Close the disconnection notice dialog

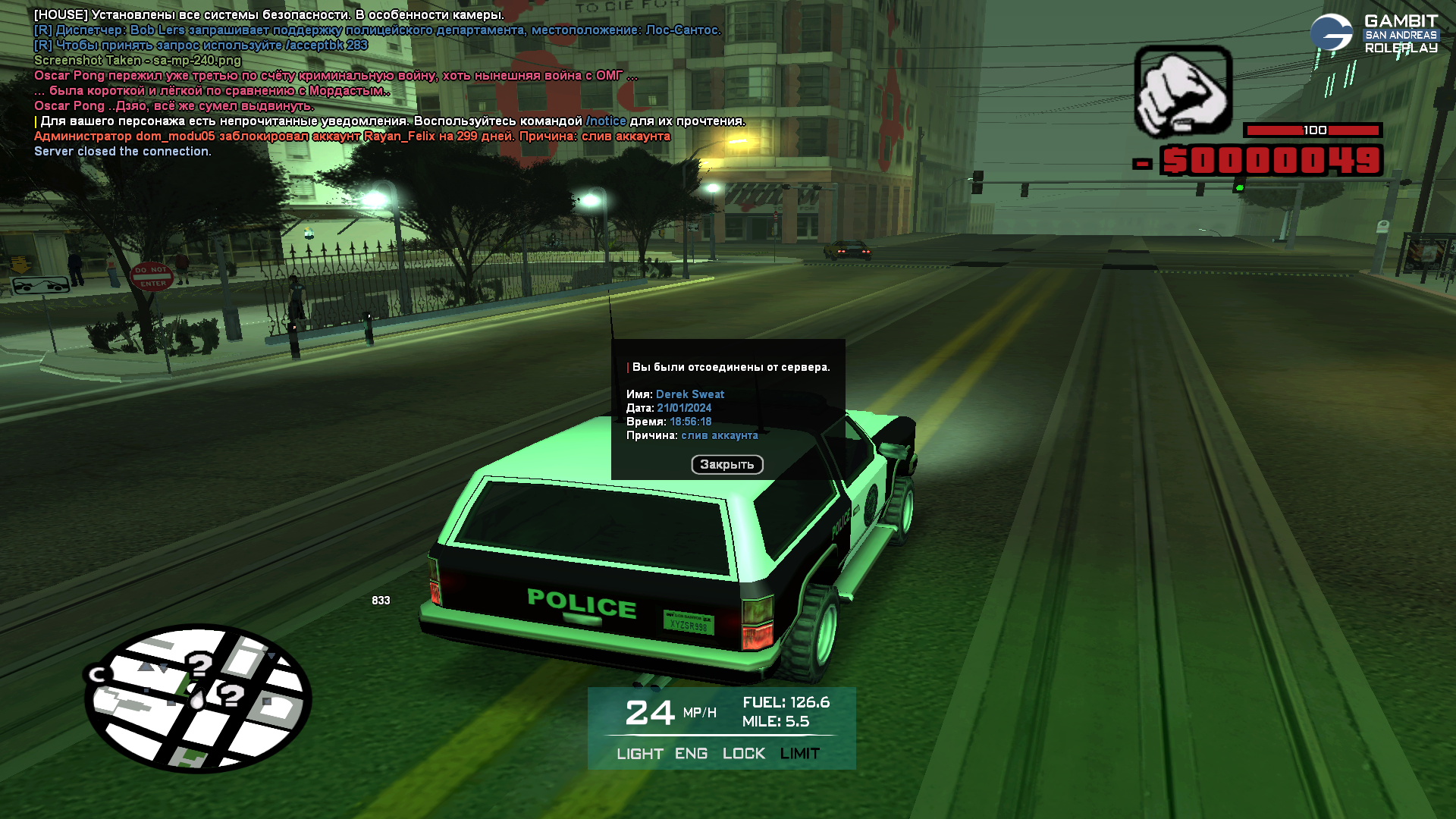[x=726, y=464]
